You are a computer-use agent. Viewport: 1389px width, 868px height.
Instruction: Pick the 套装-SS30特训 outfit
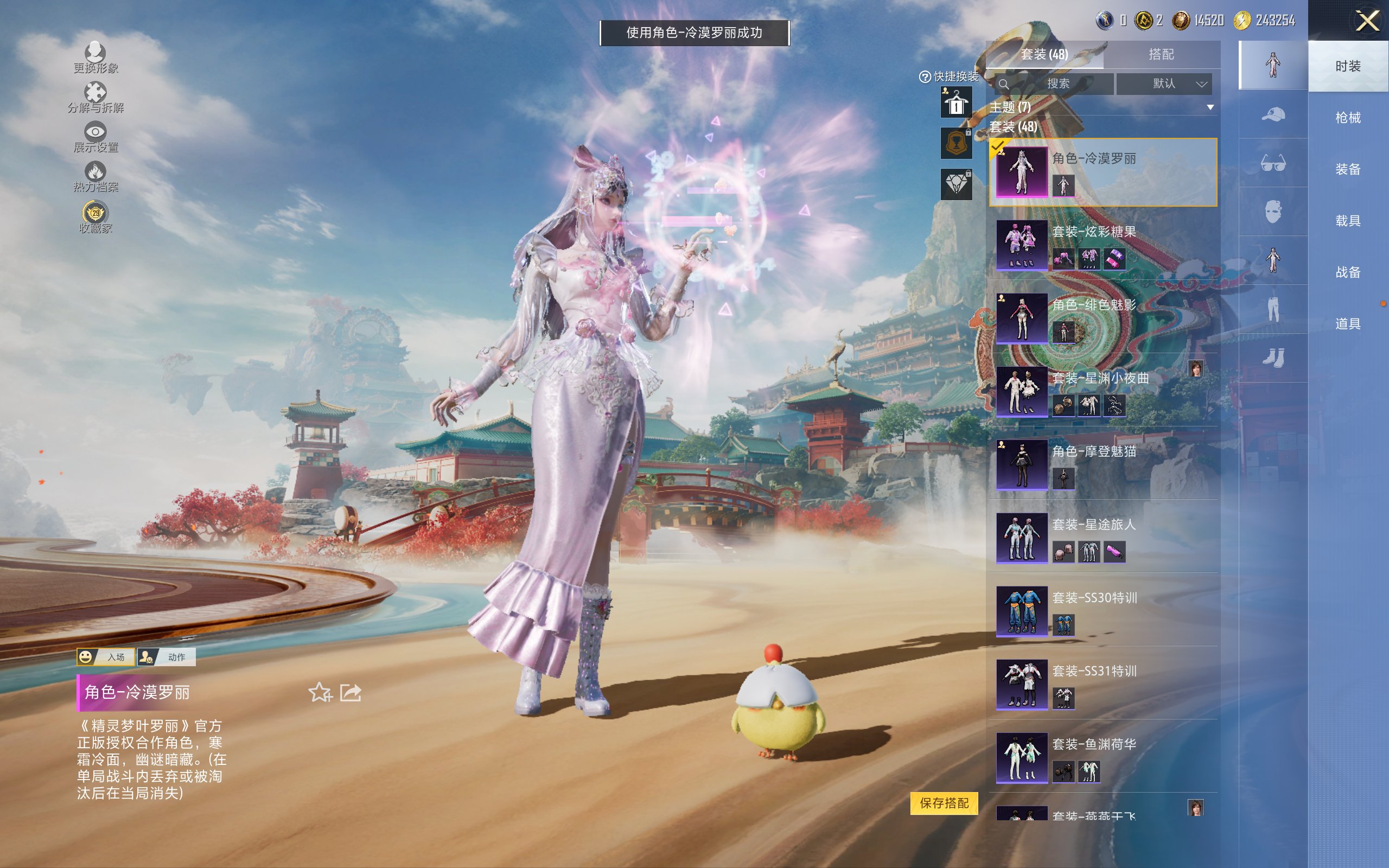point(1102,611)
